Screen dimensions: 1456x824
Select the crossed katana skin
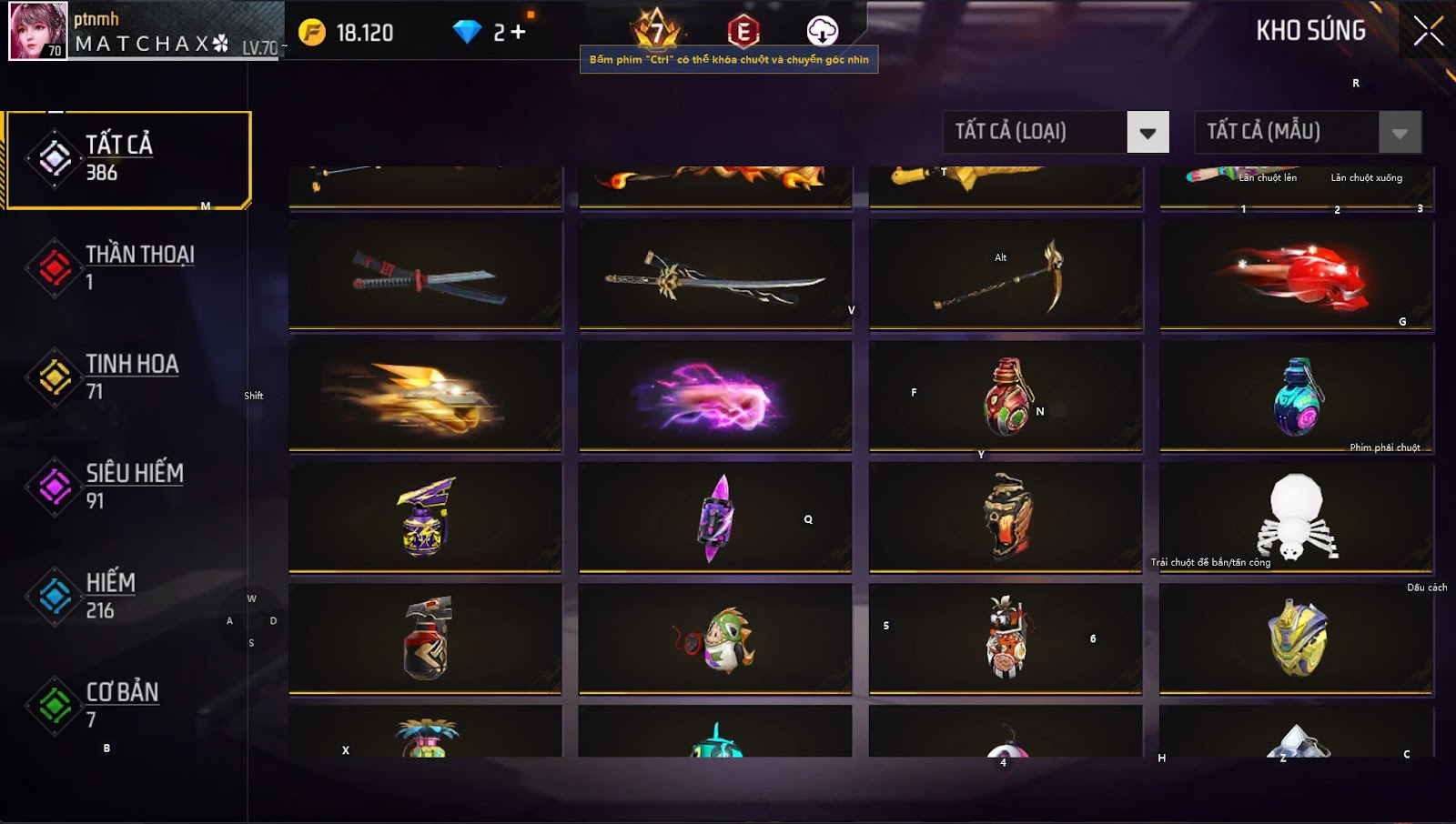(425, 276)
